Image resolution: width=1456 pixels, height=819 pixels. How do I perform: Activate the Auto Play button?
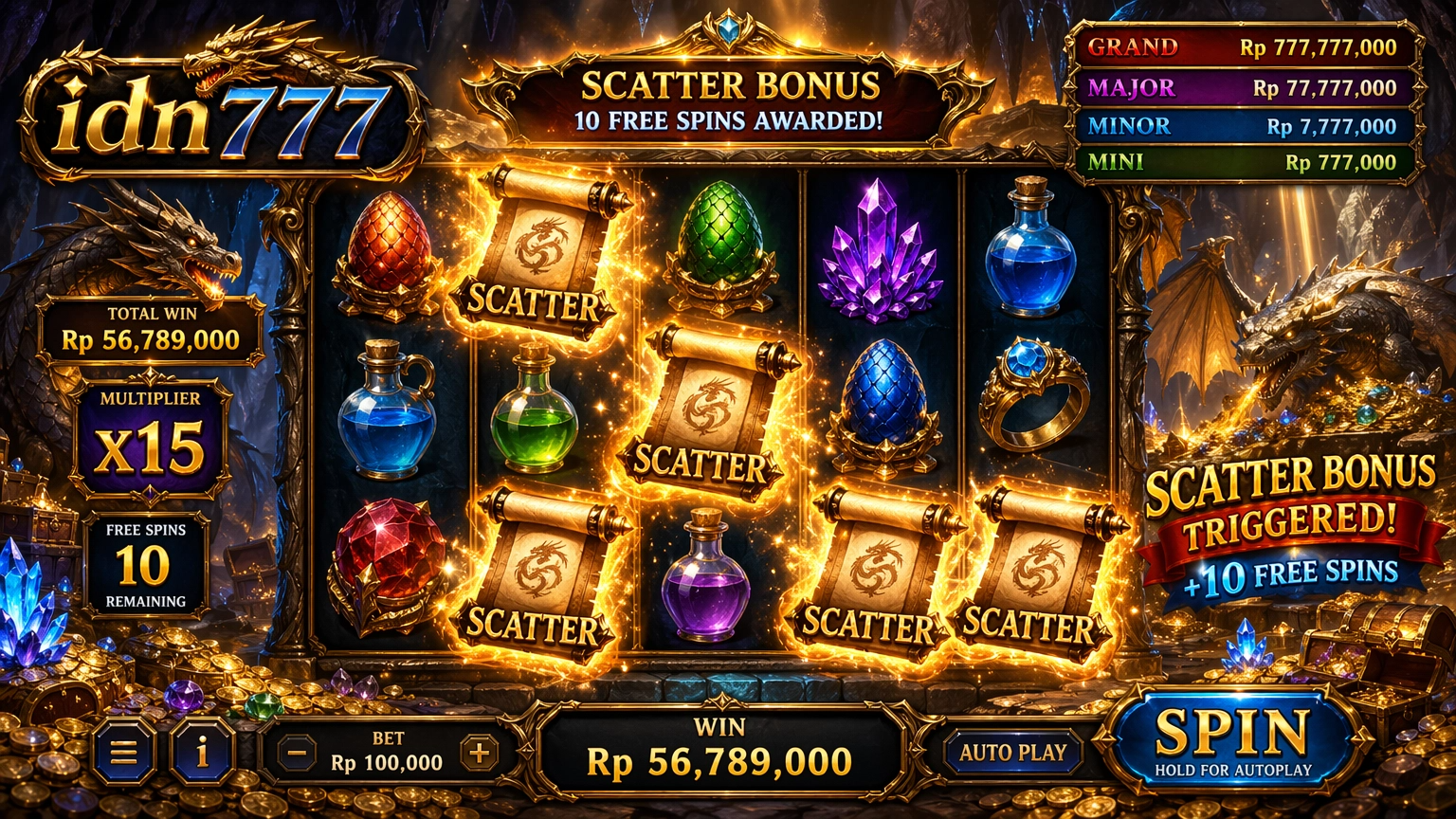click(x=1013, y=753)
